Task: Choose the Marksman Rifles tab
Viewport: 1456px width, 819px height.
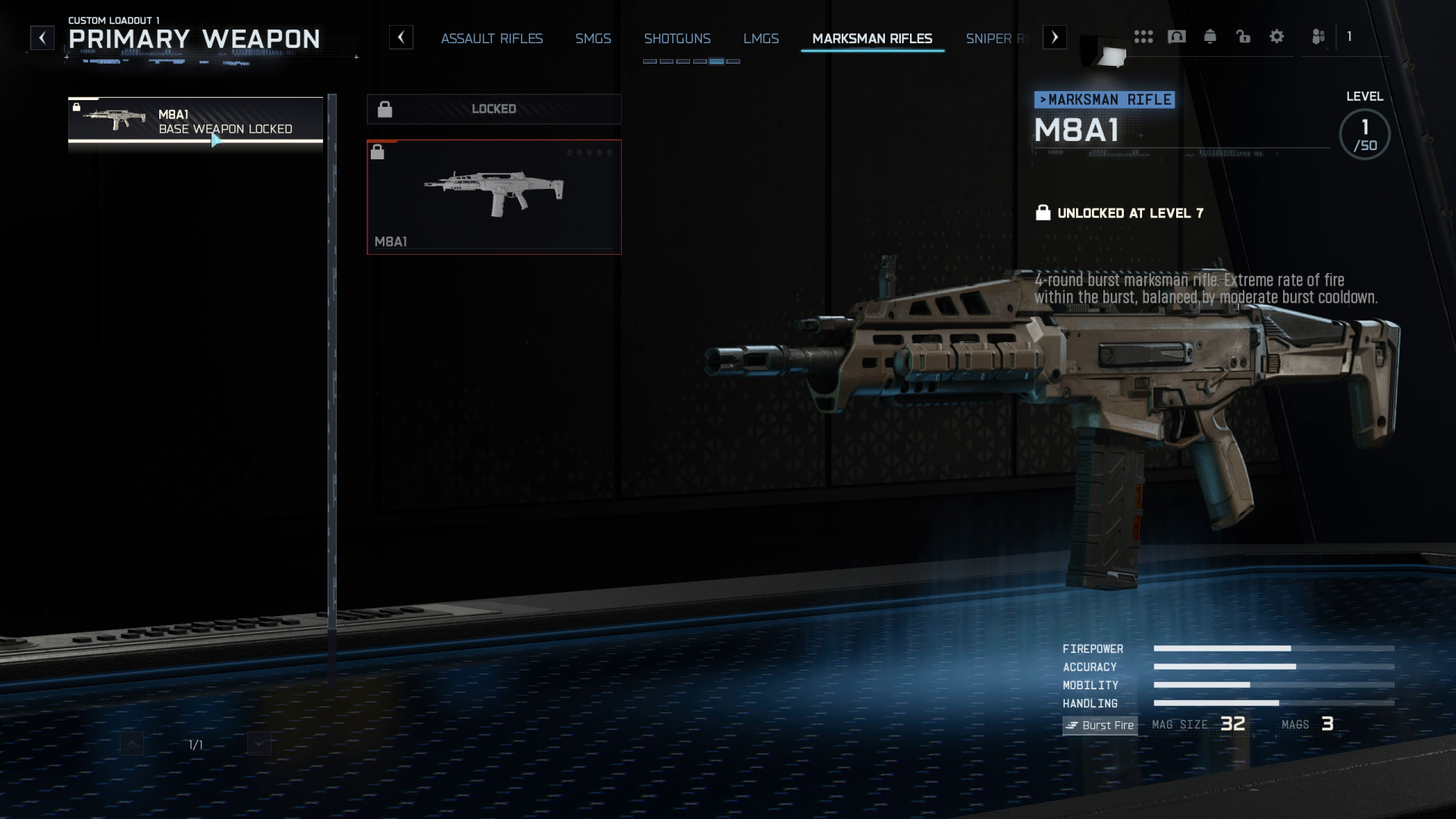Action: (x=872, y=39)
